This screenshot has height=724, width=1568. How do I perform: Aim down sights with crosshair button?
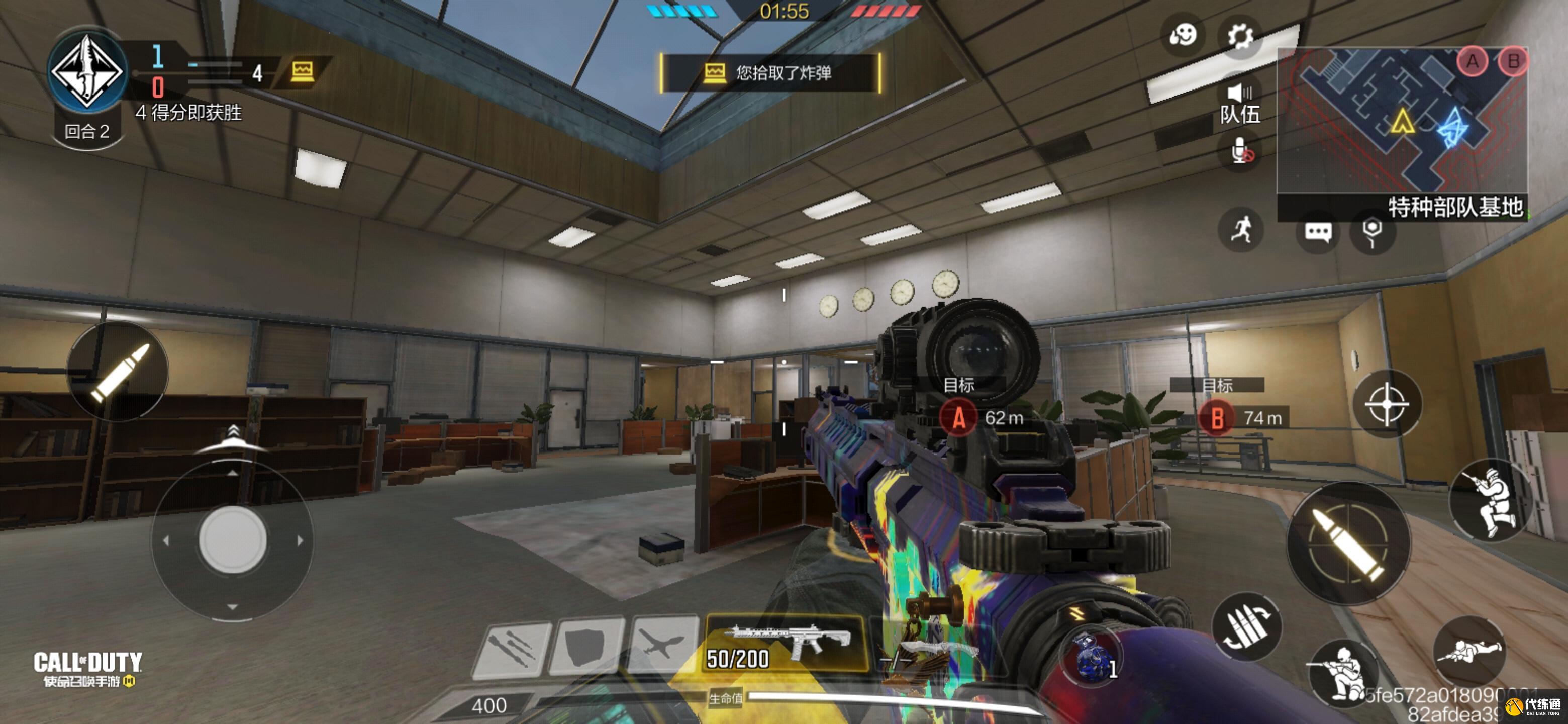pos(1387,404)
